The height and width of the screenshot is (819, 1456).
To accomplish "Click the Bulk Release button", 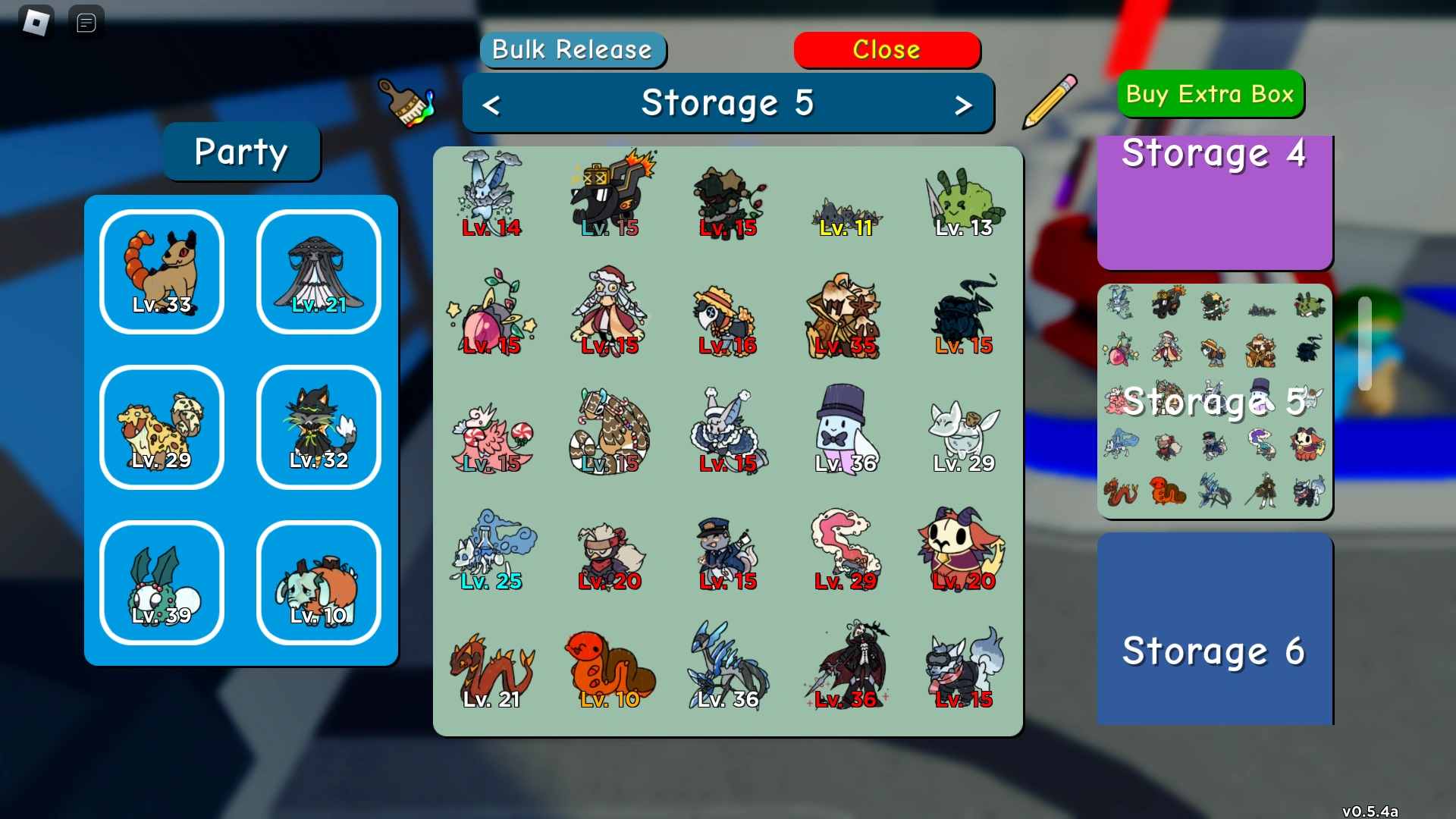I will pyautogui.click(x=573, y=50).
